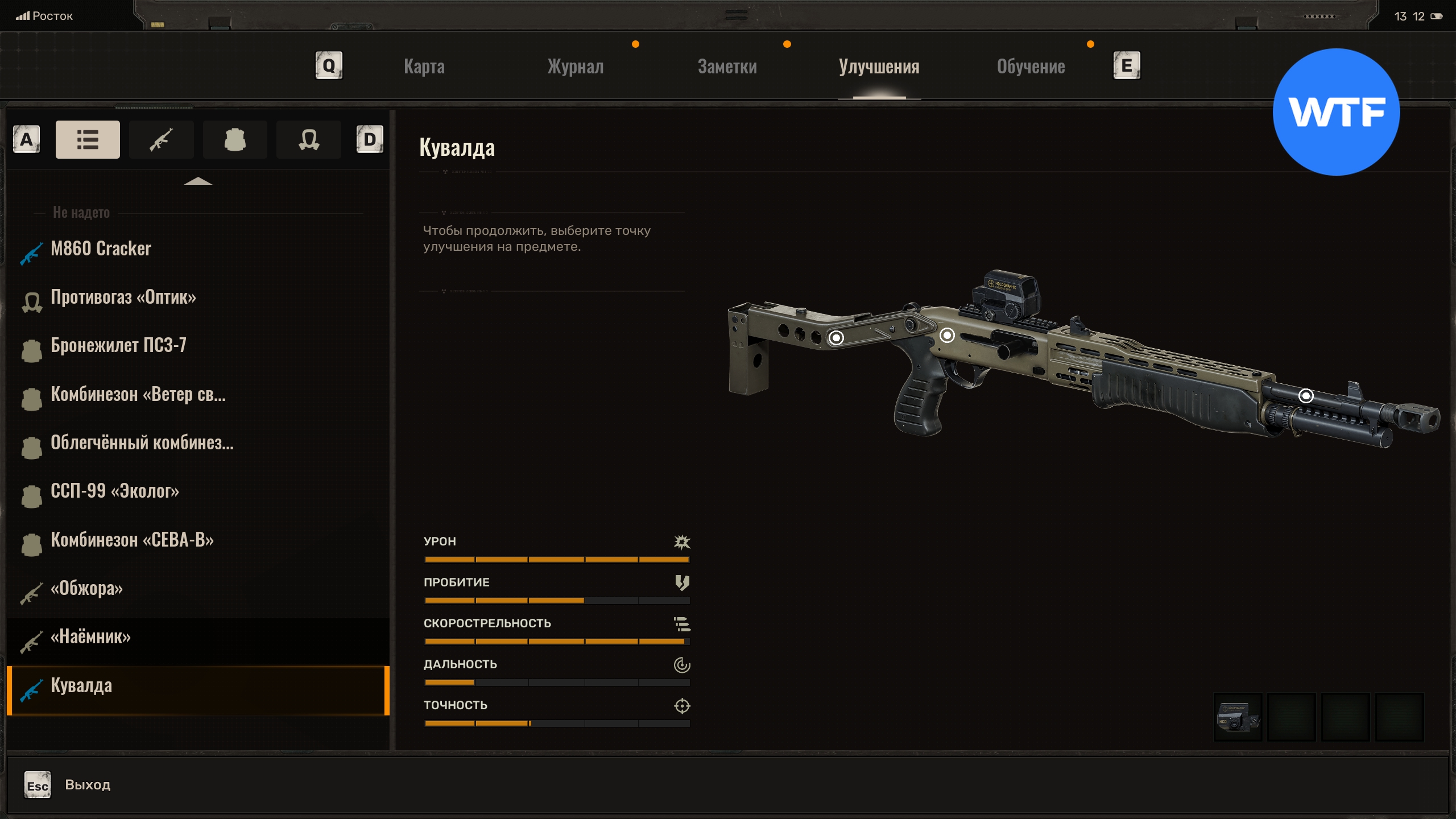Select Комбинезон «СЕВА-В» entry

click(x=132, y=540)
